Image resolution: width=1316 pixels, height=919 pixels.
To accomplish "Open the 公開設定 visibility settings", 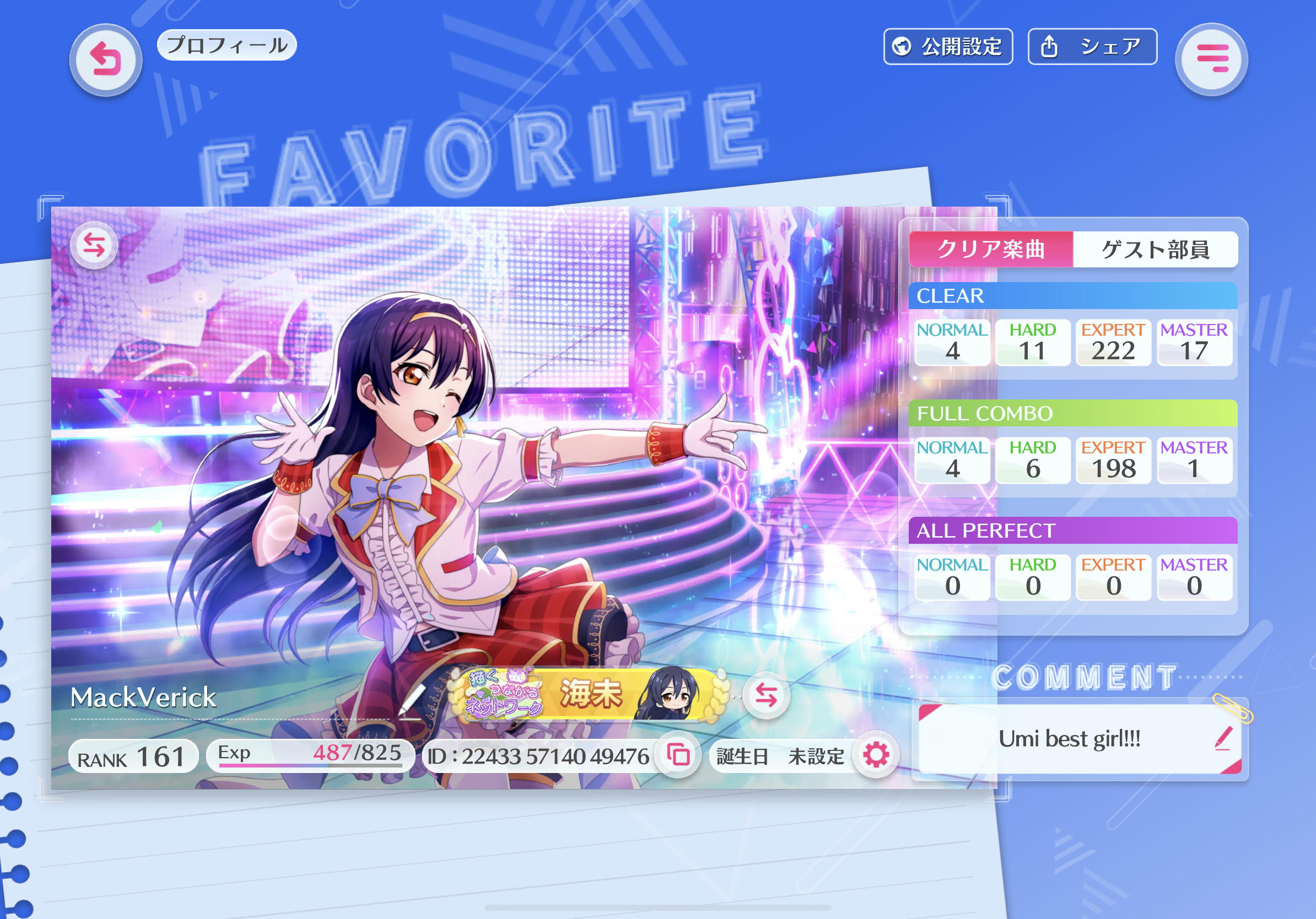I will coord(948,46).
